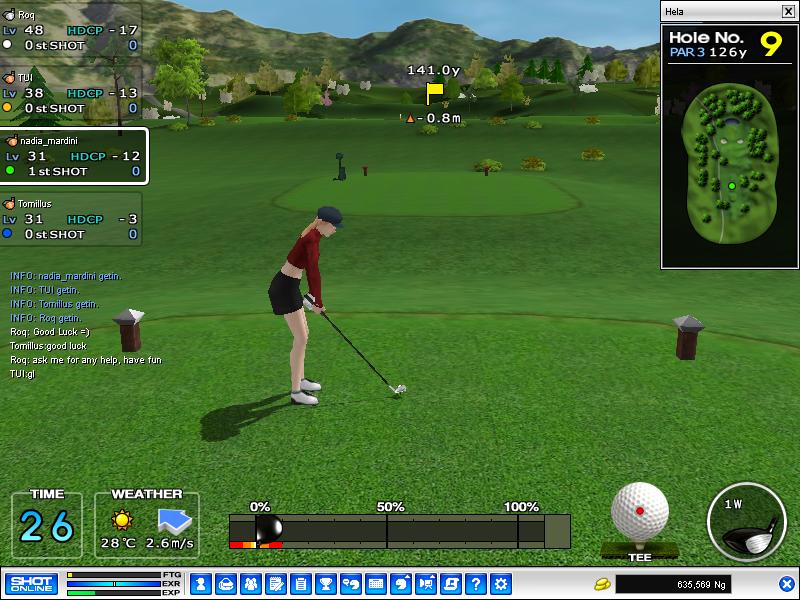The height and width of the screenshot is (600, 800).
Task: Select player Tomillus in the player list
Action: click(70, 219)
